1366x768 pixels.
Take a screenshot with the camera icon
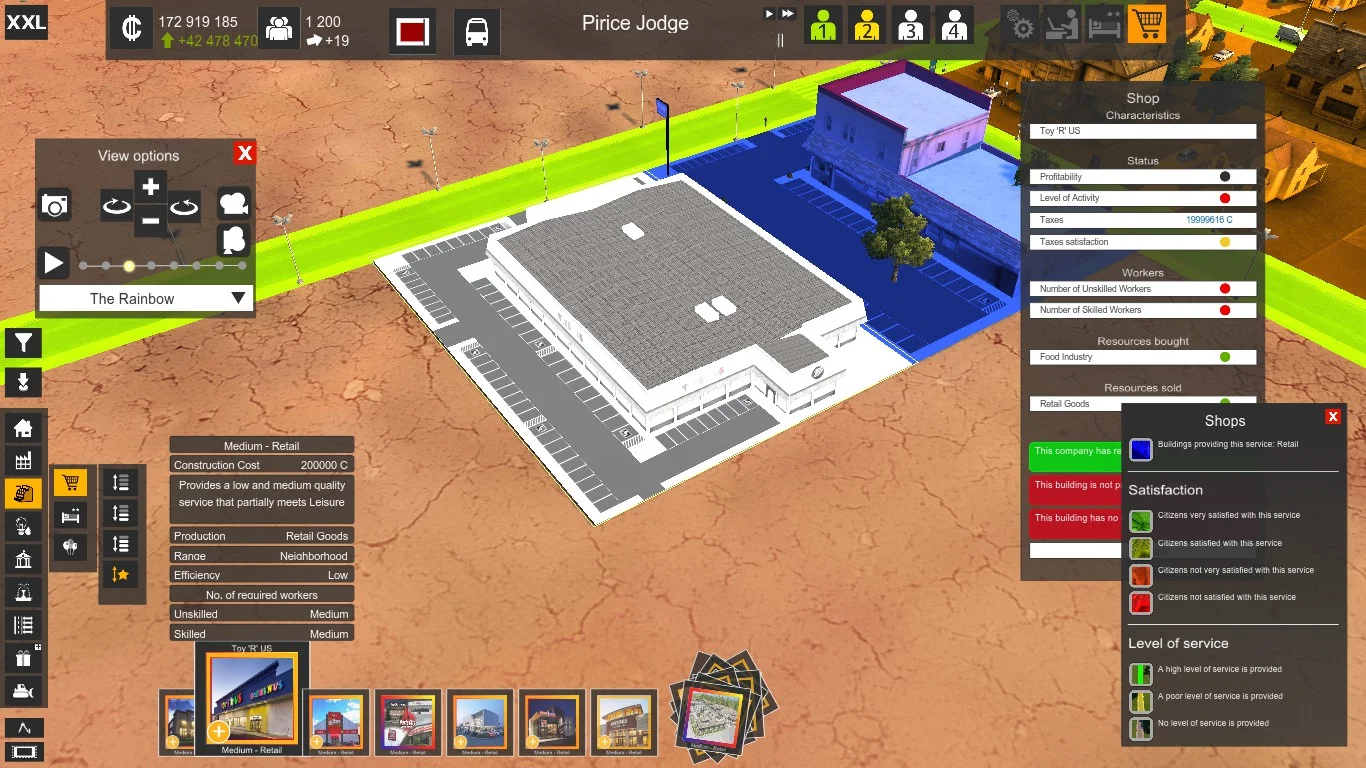(55, 206)
